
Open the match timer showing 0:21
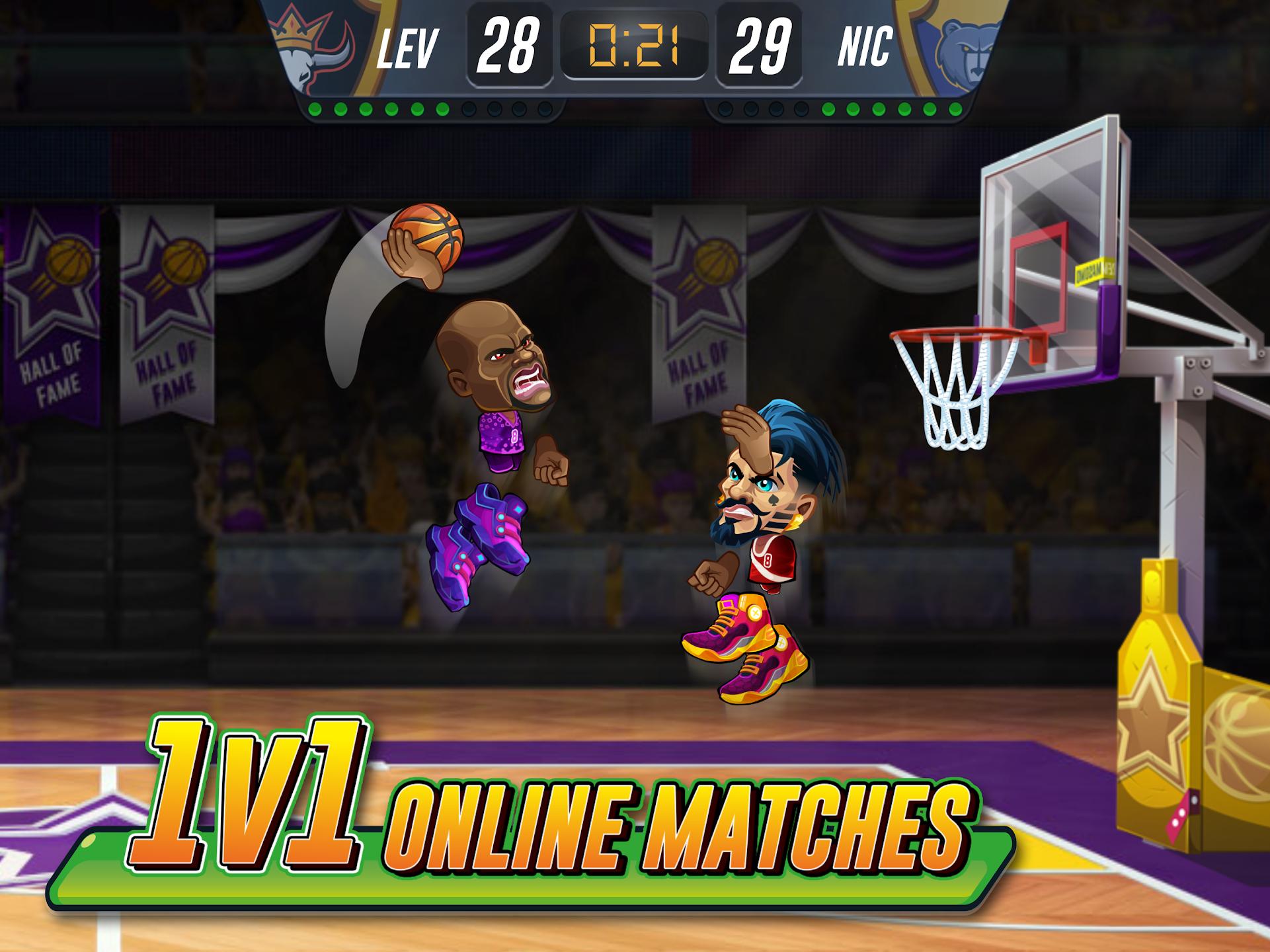click(633, 45)
